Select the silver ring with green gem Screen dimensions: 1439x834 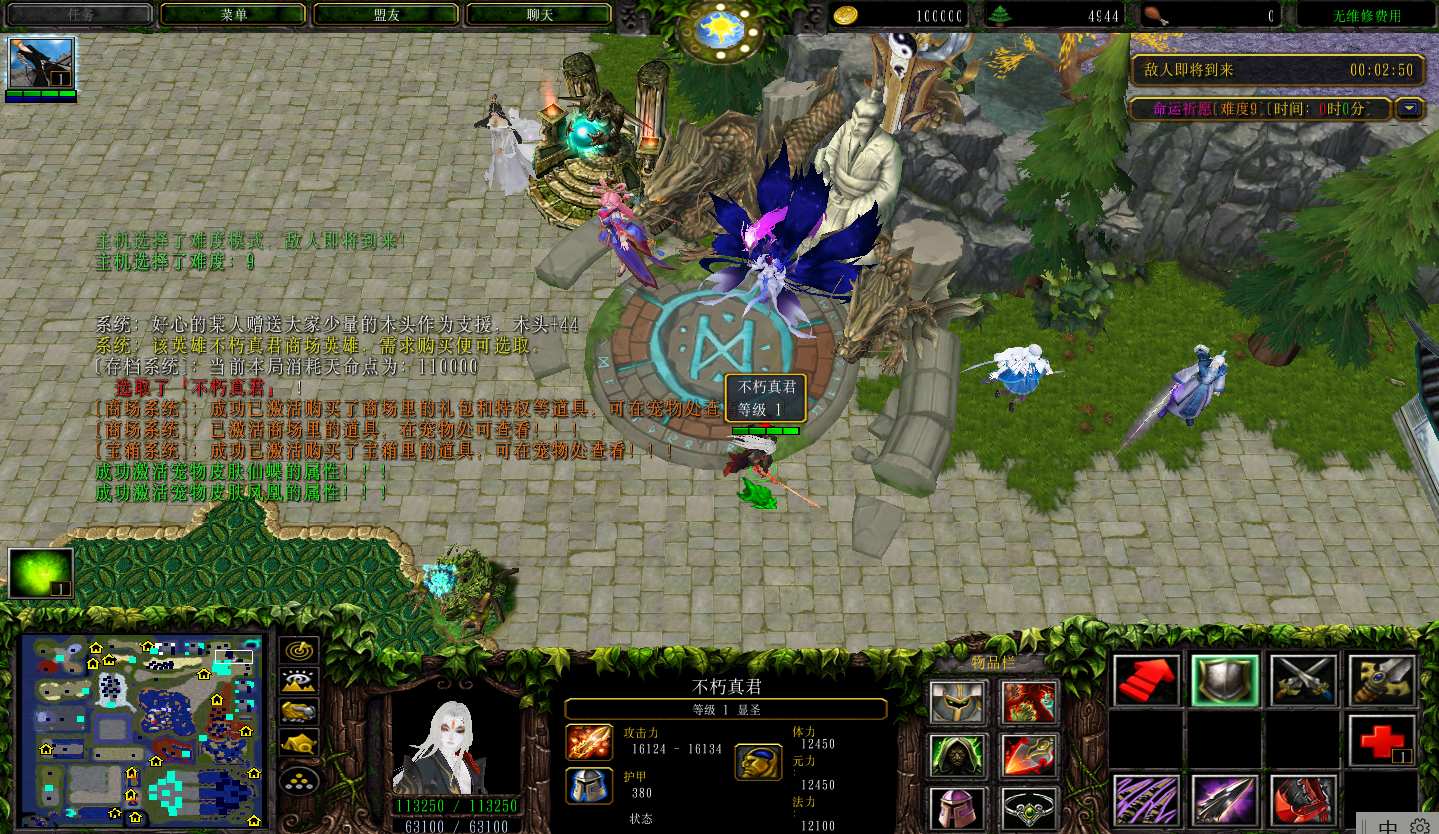(1029, 808)
